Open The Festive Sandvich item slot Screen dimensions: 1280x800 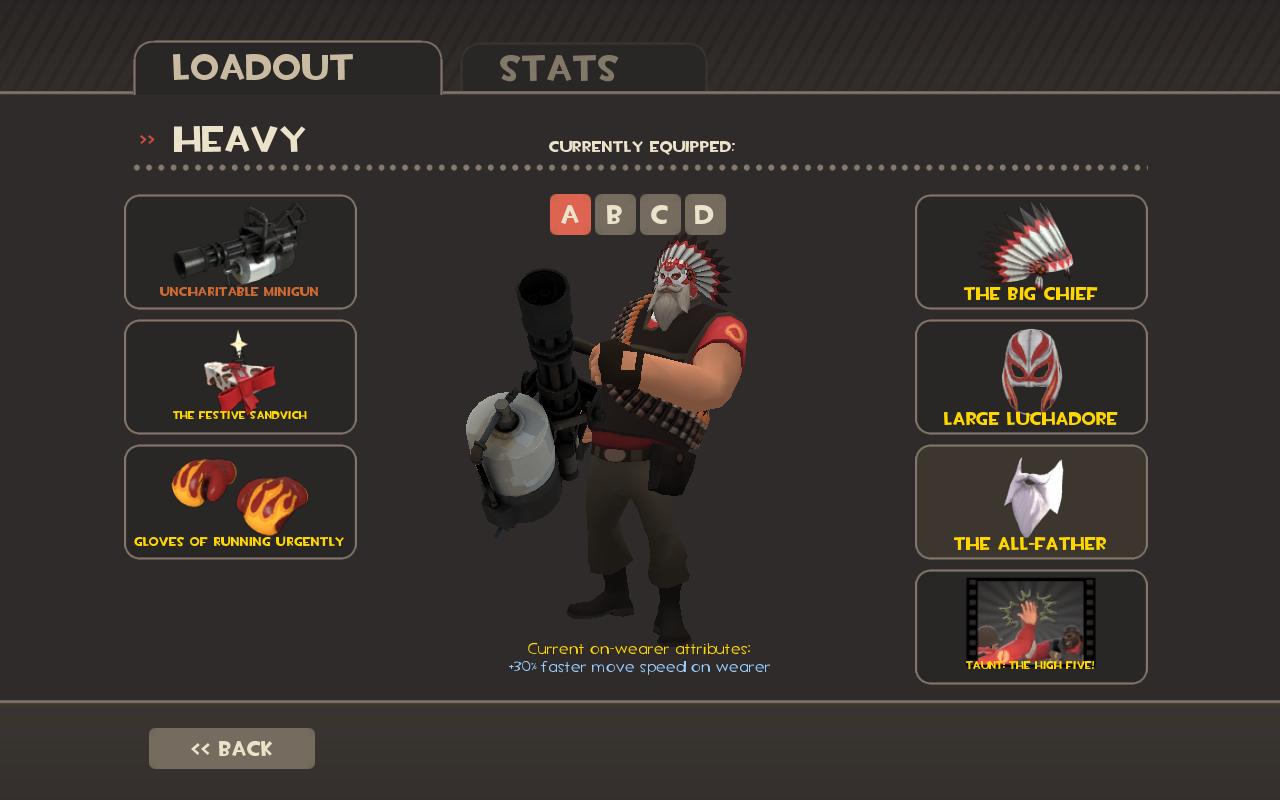(240, 377)
